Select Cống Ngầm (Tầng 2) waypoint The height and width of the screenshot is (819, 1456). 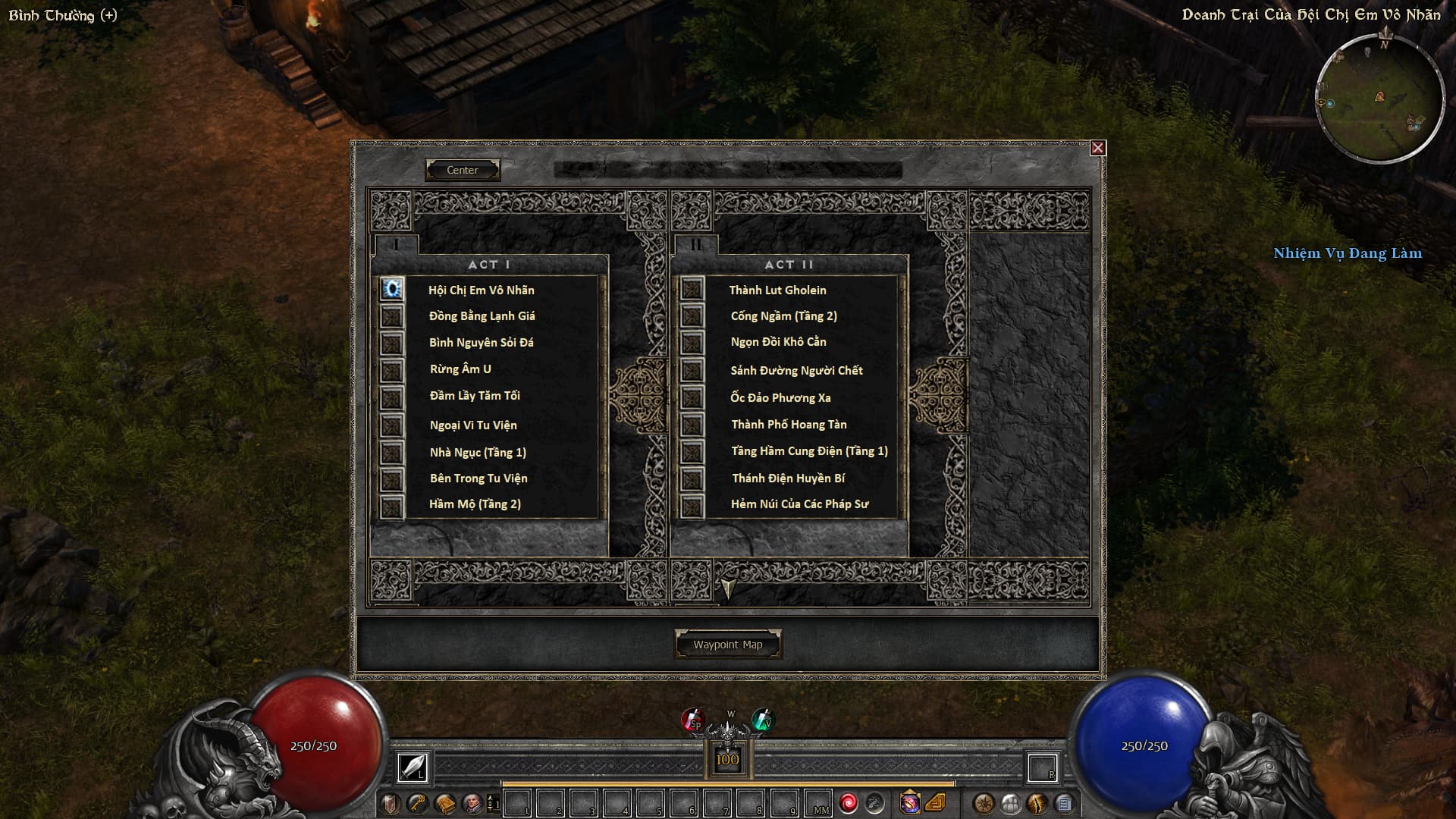pyautogui.click(x=783, y=316)
